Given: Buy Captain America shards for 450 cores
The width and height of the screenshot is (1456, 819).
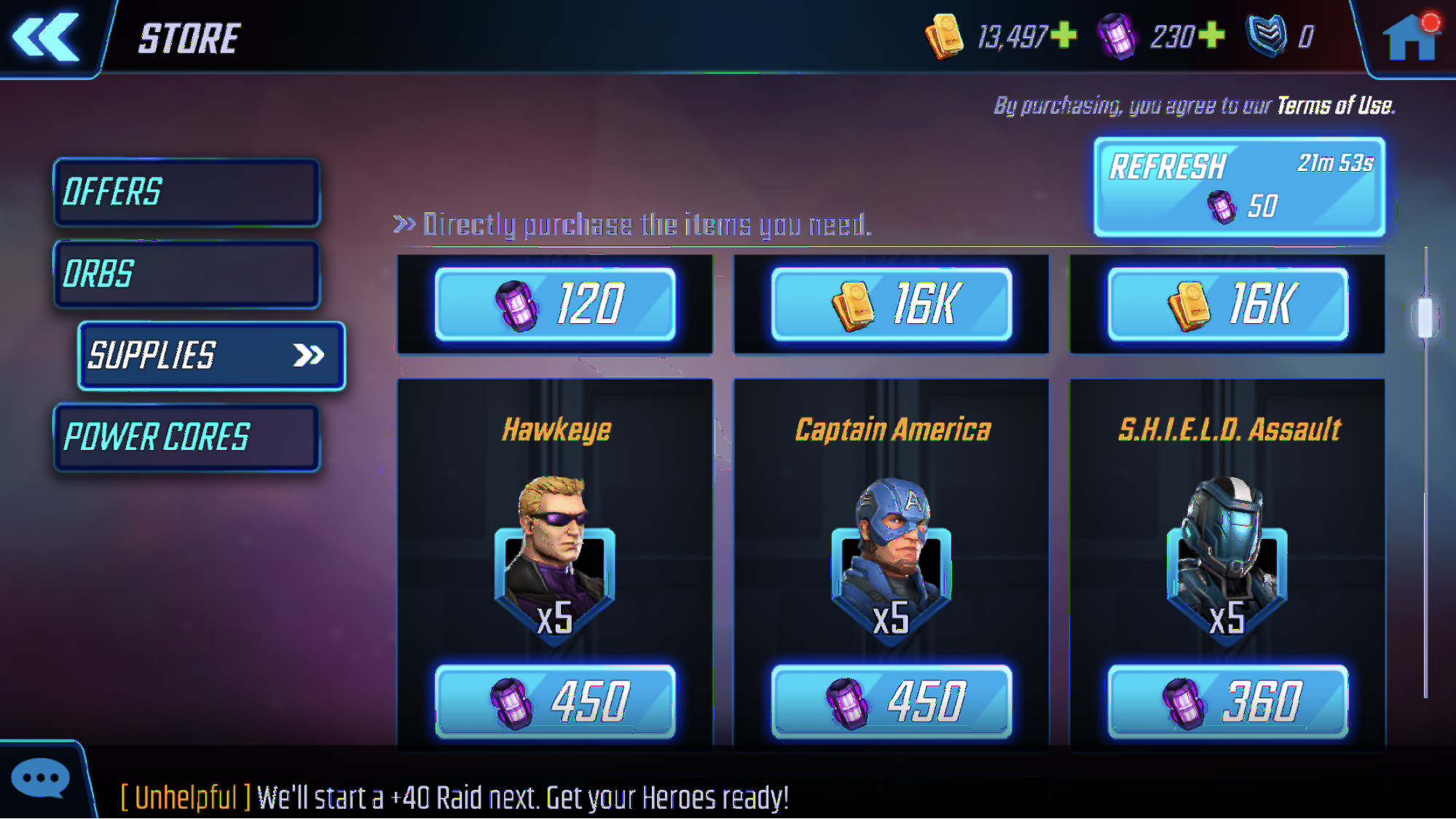Looking at the screenshot, I should (x=891, y=702).
